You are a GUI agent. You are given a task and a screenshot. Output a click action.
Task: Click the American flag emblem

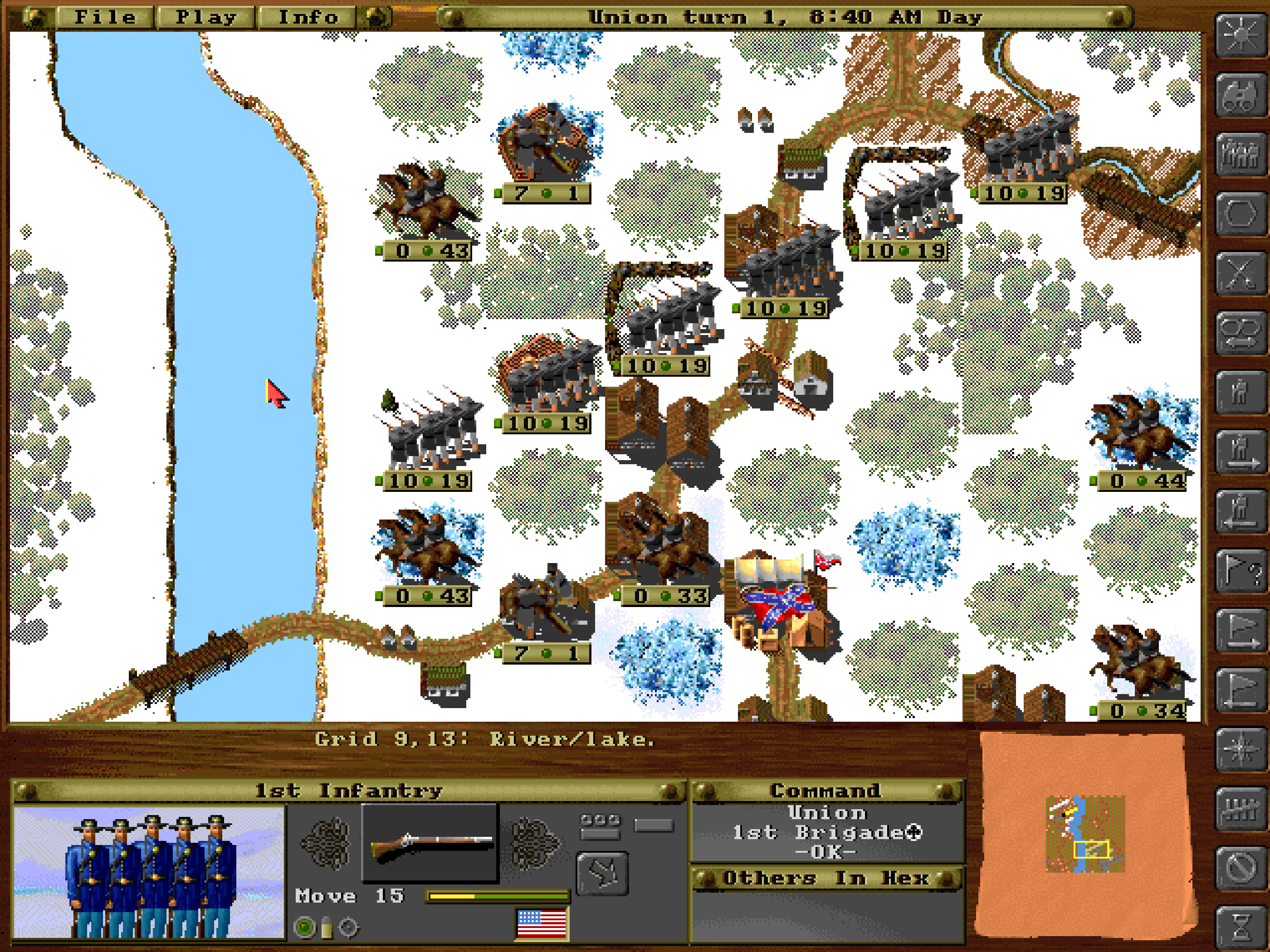pyautogui.click(x=542, y=924)
